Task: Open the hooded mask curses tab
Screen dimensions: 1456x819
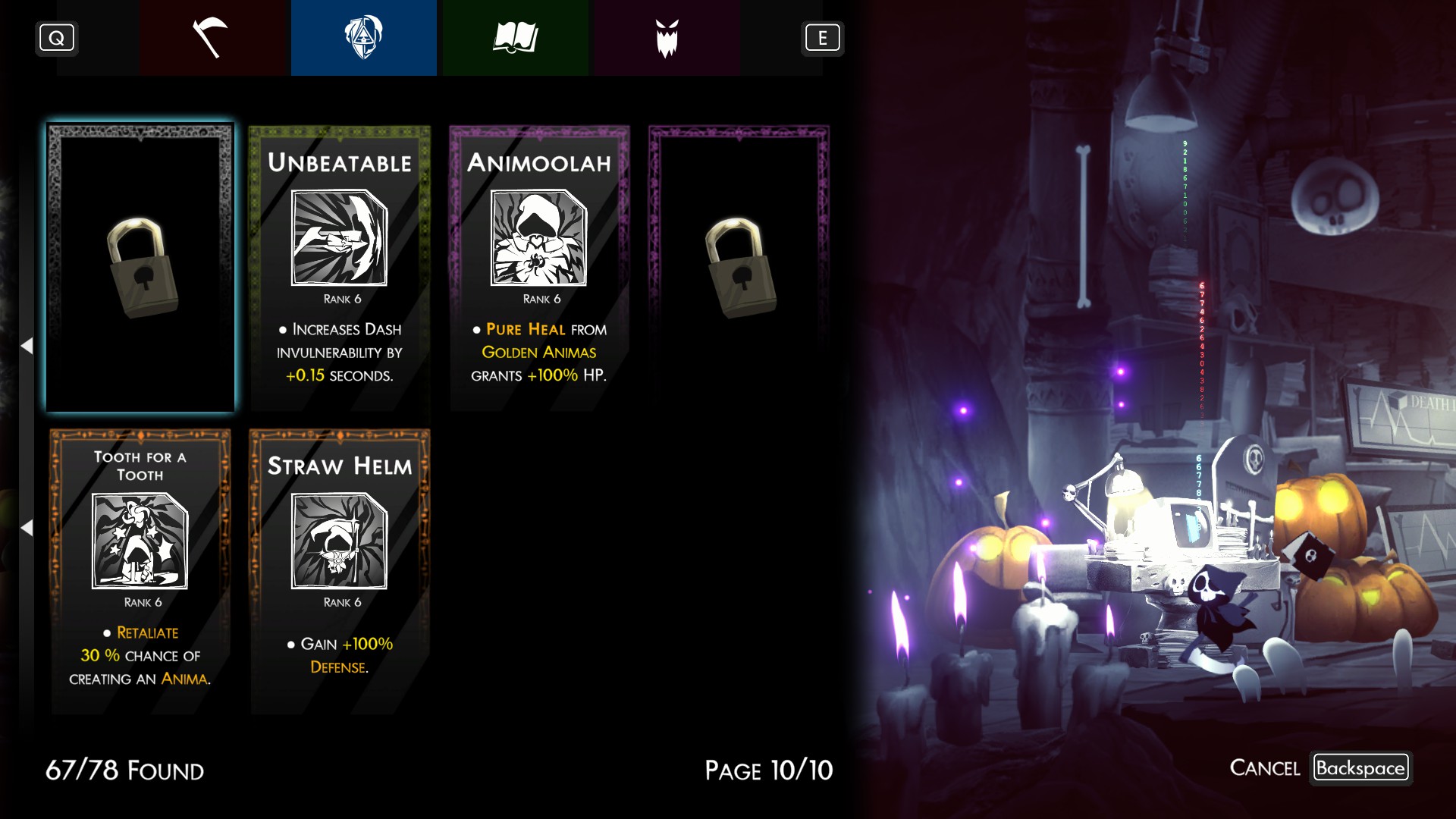Action: tap(363, 38)
